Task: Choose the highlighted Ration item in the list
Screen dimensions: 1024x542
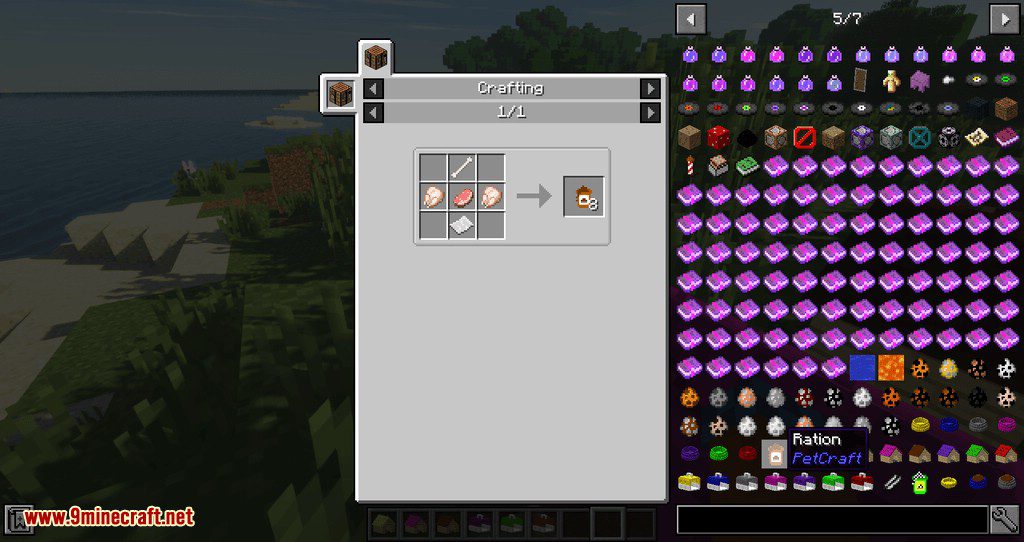Action: pos(775,454)
